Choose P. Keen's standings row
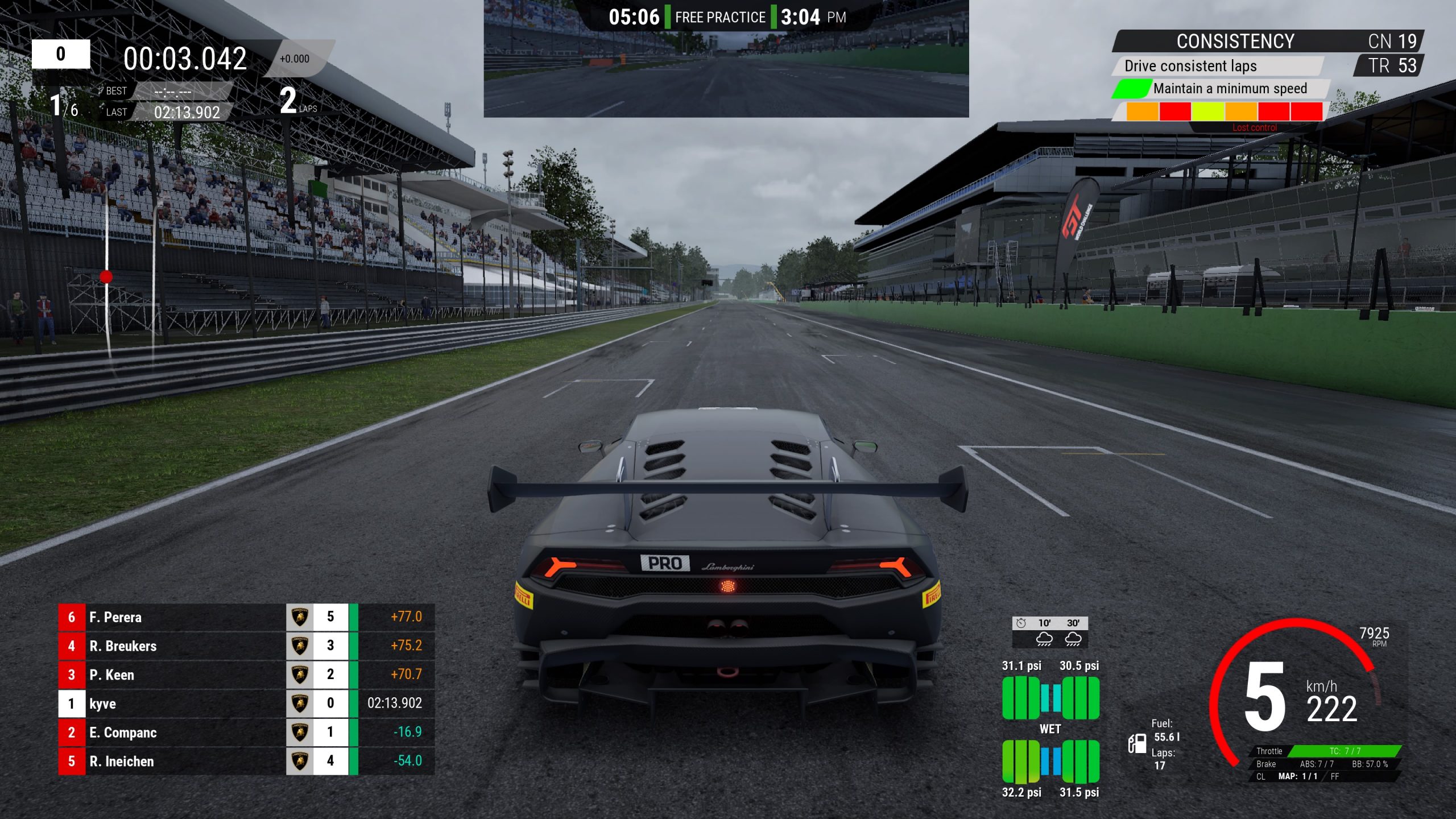1456x819 pixels. click(x=246, y=675)
